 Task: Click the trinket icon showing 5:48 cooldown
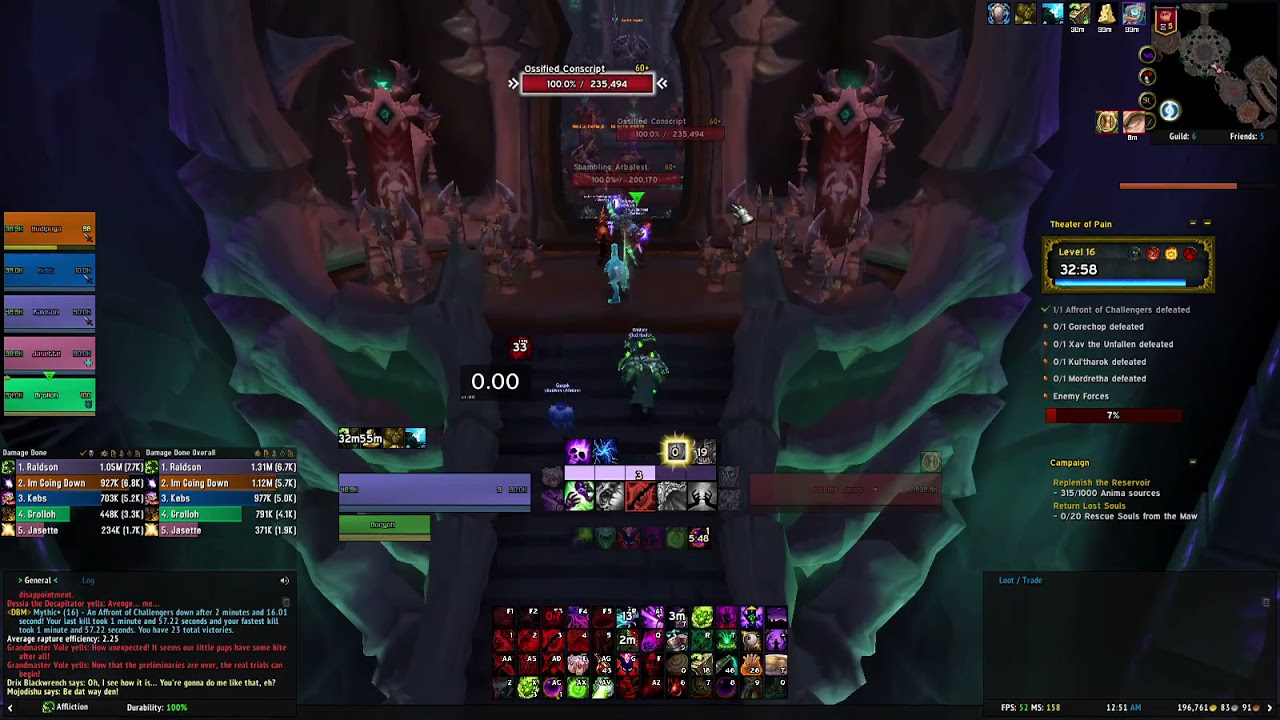pyautogui.click(x=698, y=538)
